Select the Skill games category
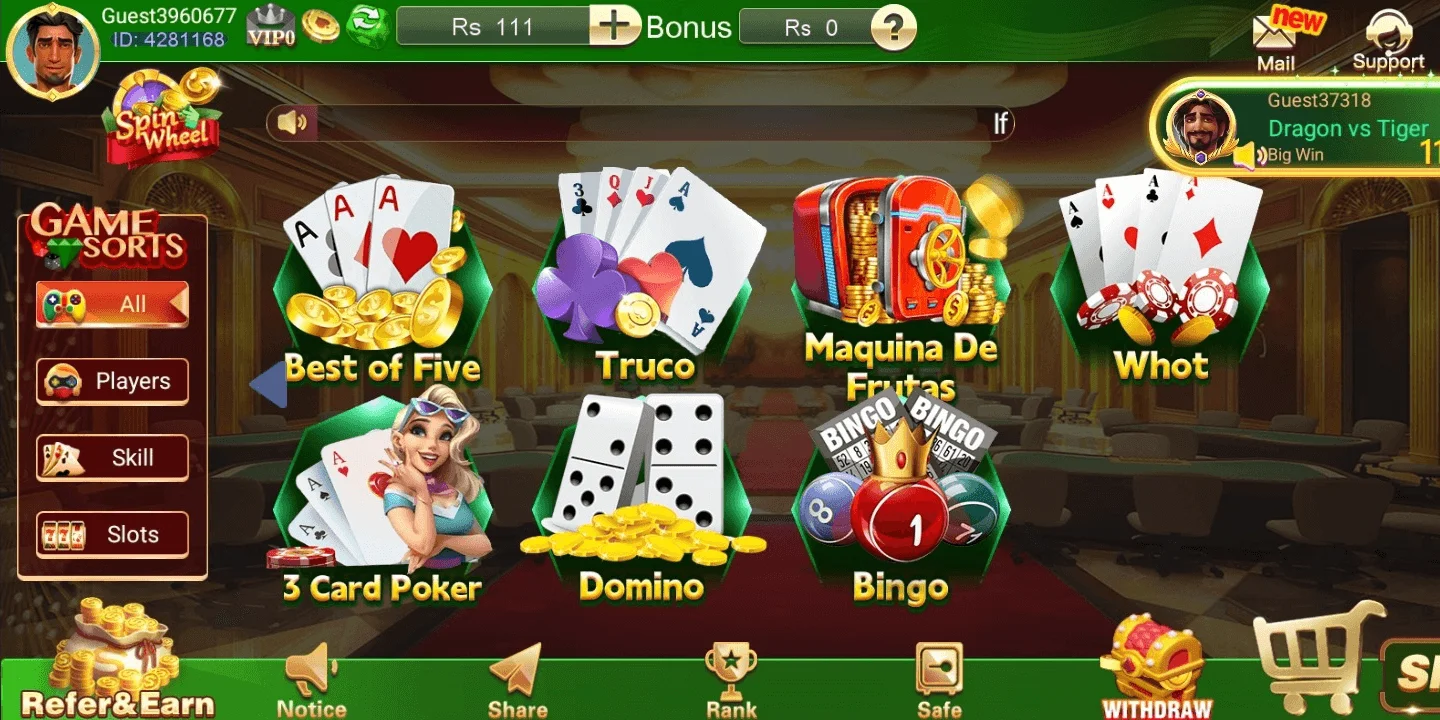1440x720 pixels. [110, 458]
